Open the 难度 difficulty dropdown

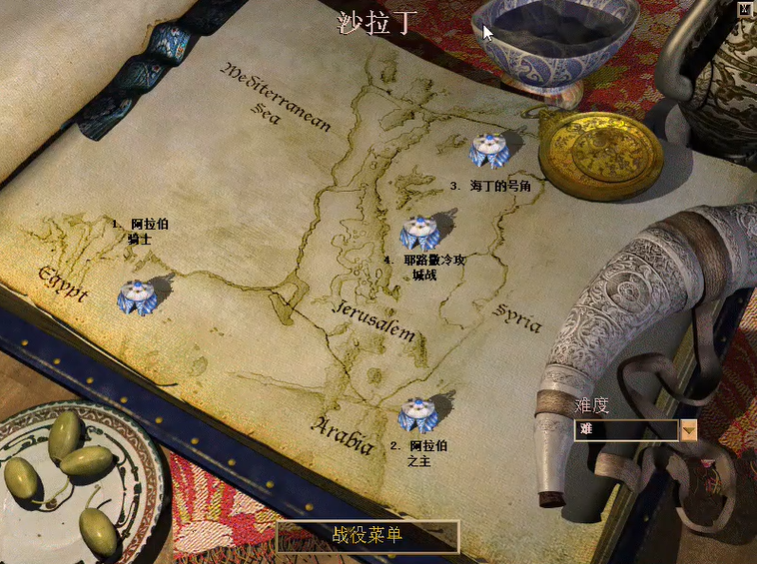[688, 430]
